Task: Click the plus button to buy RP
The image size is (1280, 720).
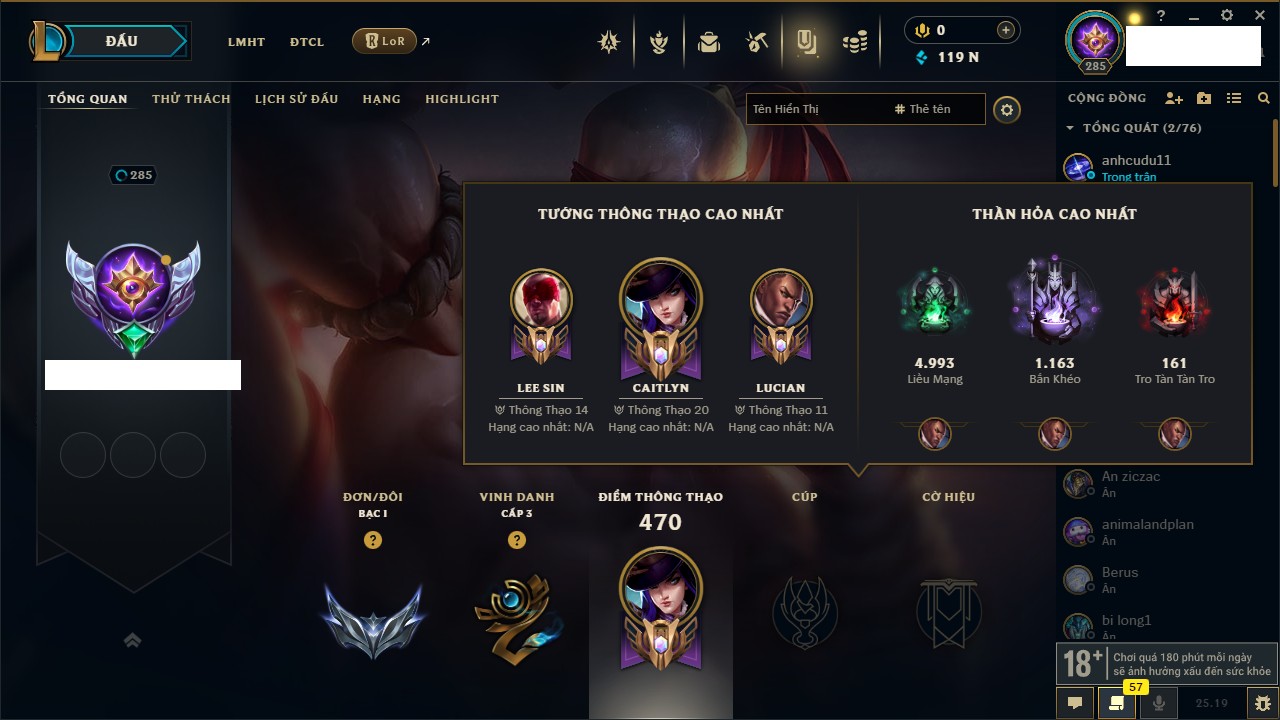Action: coord(1006,30)
